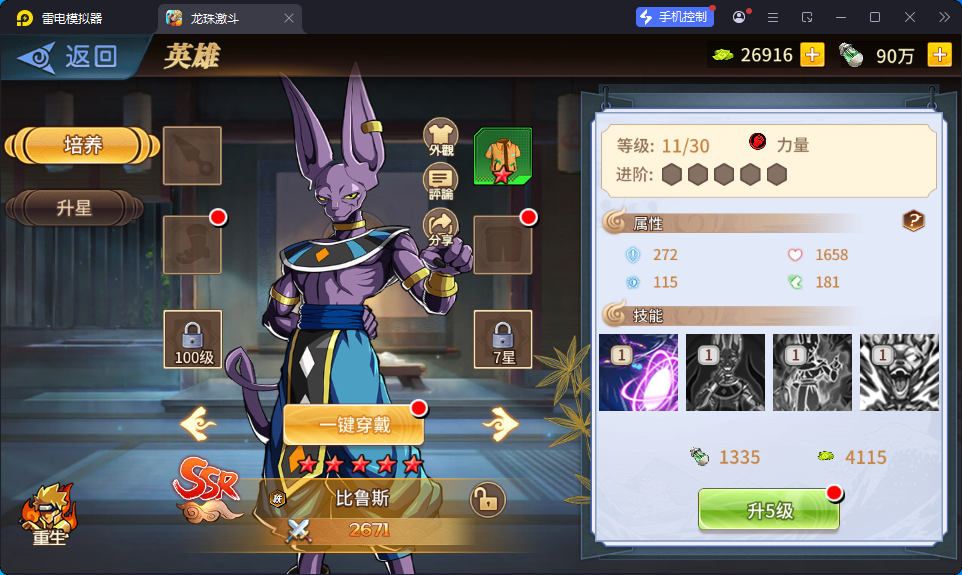This screenshot has width=962, height=575.
Task: Click the 一键穿戴 auto-equip button
Action: coord(354,425)
